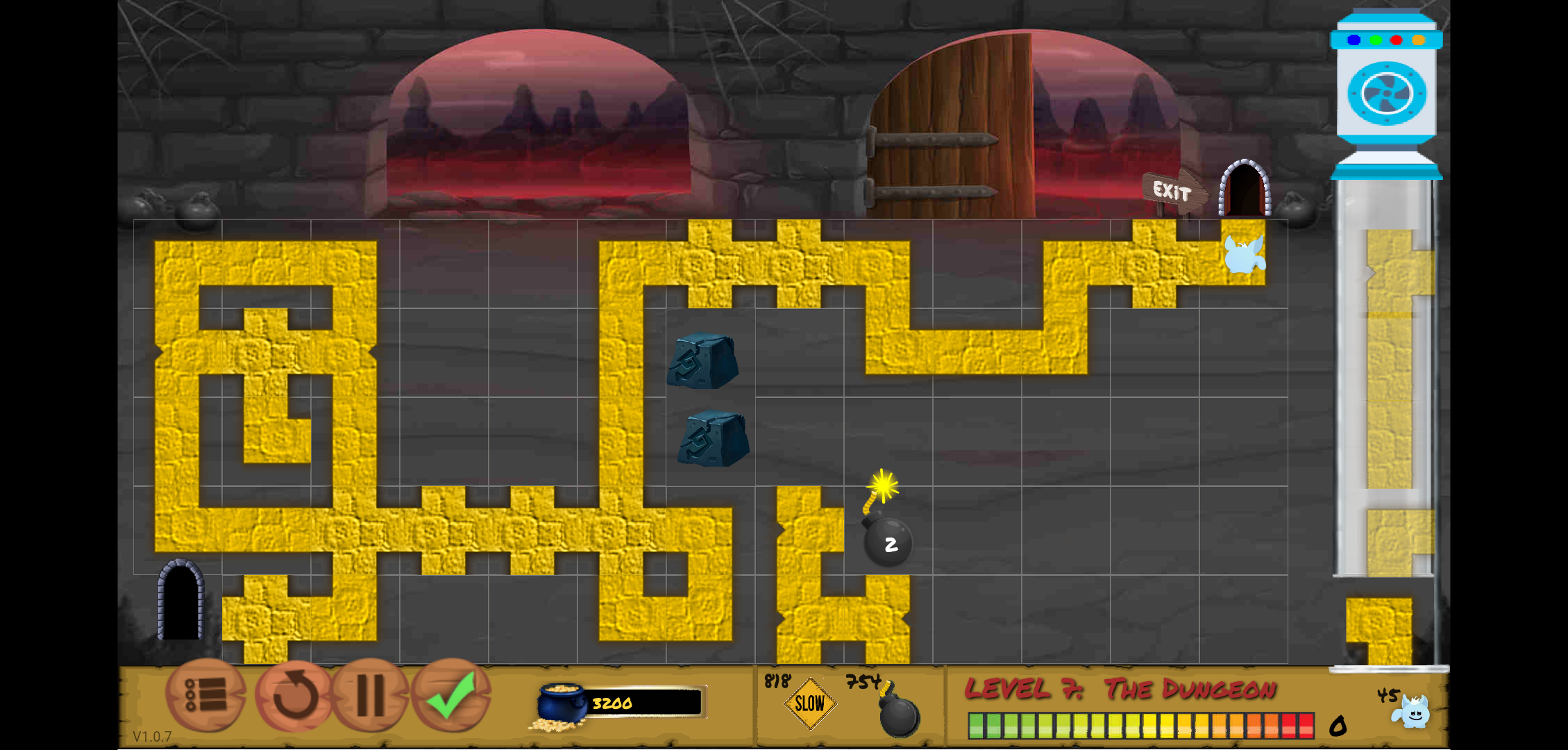Screen dimensions: 1568x750
Task: Pause the game
Action: (371, 695)
